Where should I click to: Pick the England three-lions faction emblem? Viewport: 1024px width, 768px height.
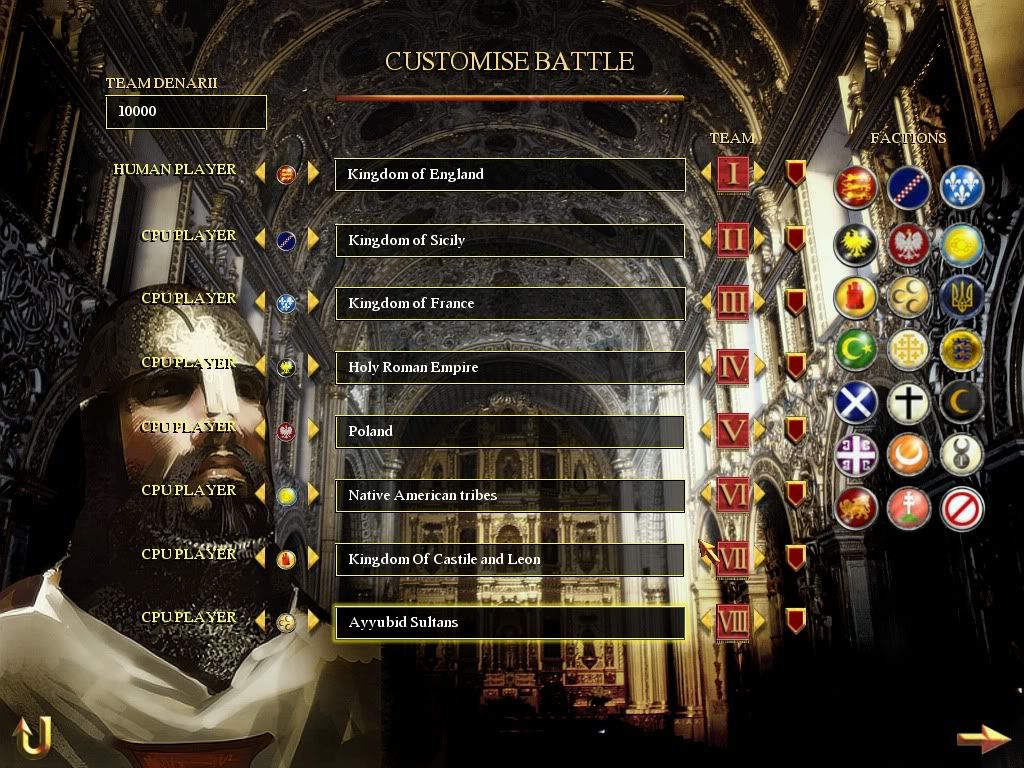point(856,187)
